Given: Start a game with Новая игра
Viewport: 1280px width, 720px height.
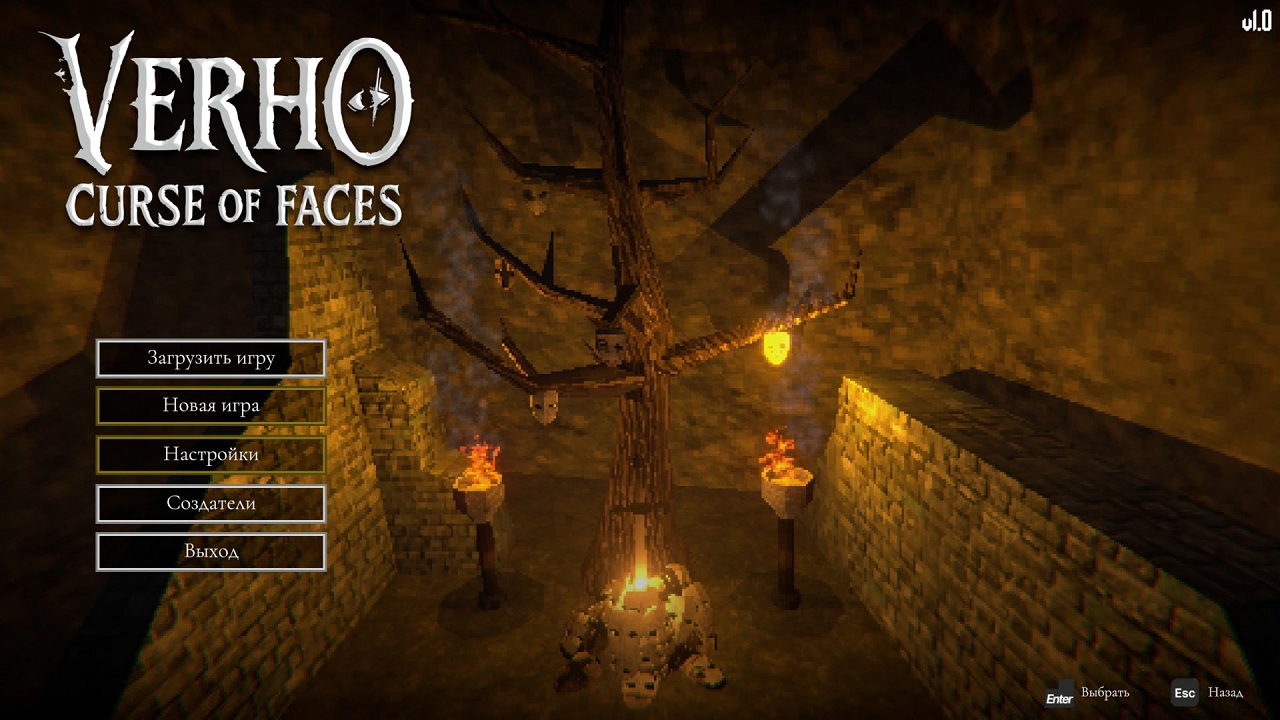Looking at the screenshot, I should (x=211, y=406).
